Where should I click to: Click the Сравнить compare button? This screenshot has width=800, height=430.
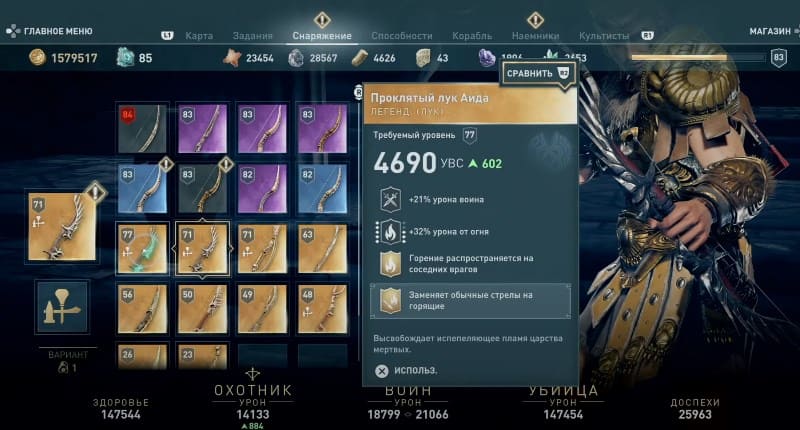pyautogui.click(x=536, y=73)
